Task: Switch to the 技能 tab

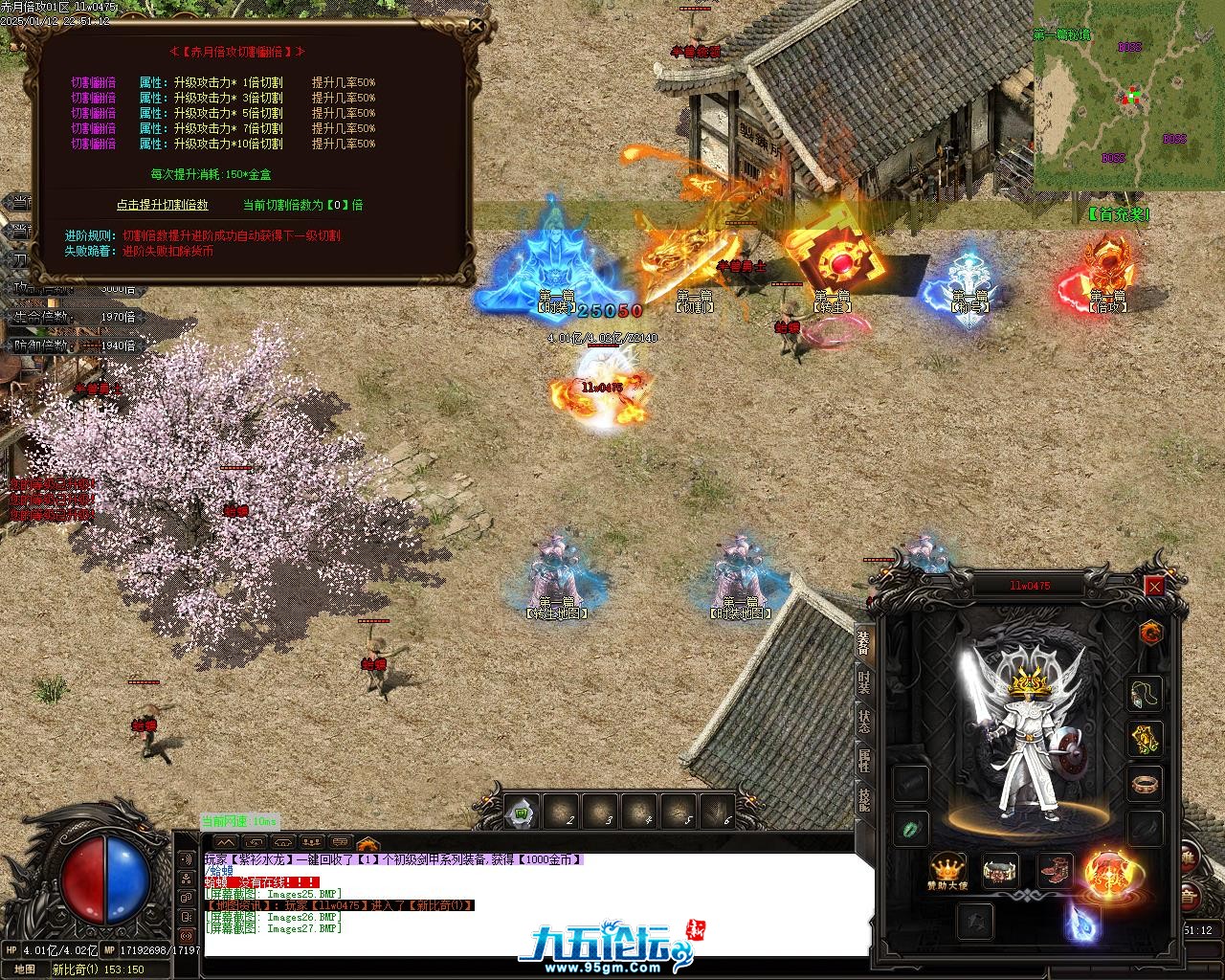Action: (x=864, y=799)
